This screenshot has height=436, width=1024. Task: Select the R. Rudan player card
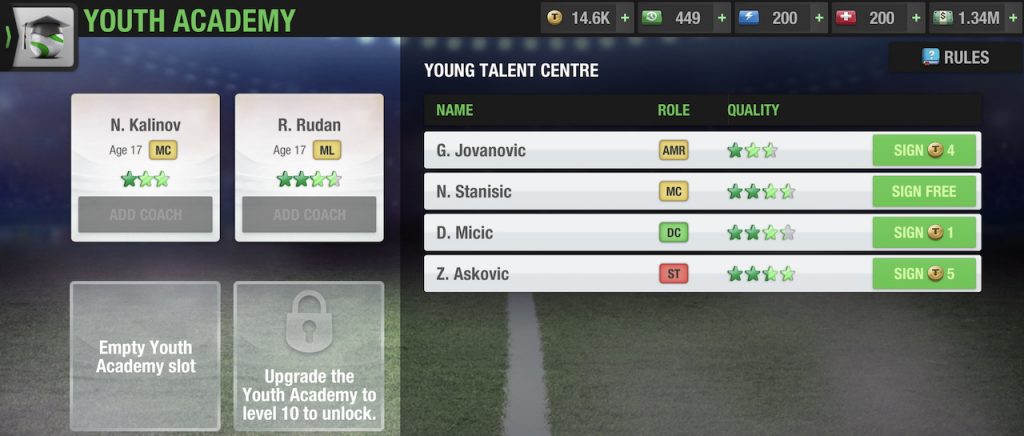coord(309,140)
